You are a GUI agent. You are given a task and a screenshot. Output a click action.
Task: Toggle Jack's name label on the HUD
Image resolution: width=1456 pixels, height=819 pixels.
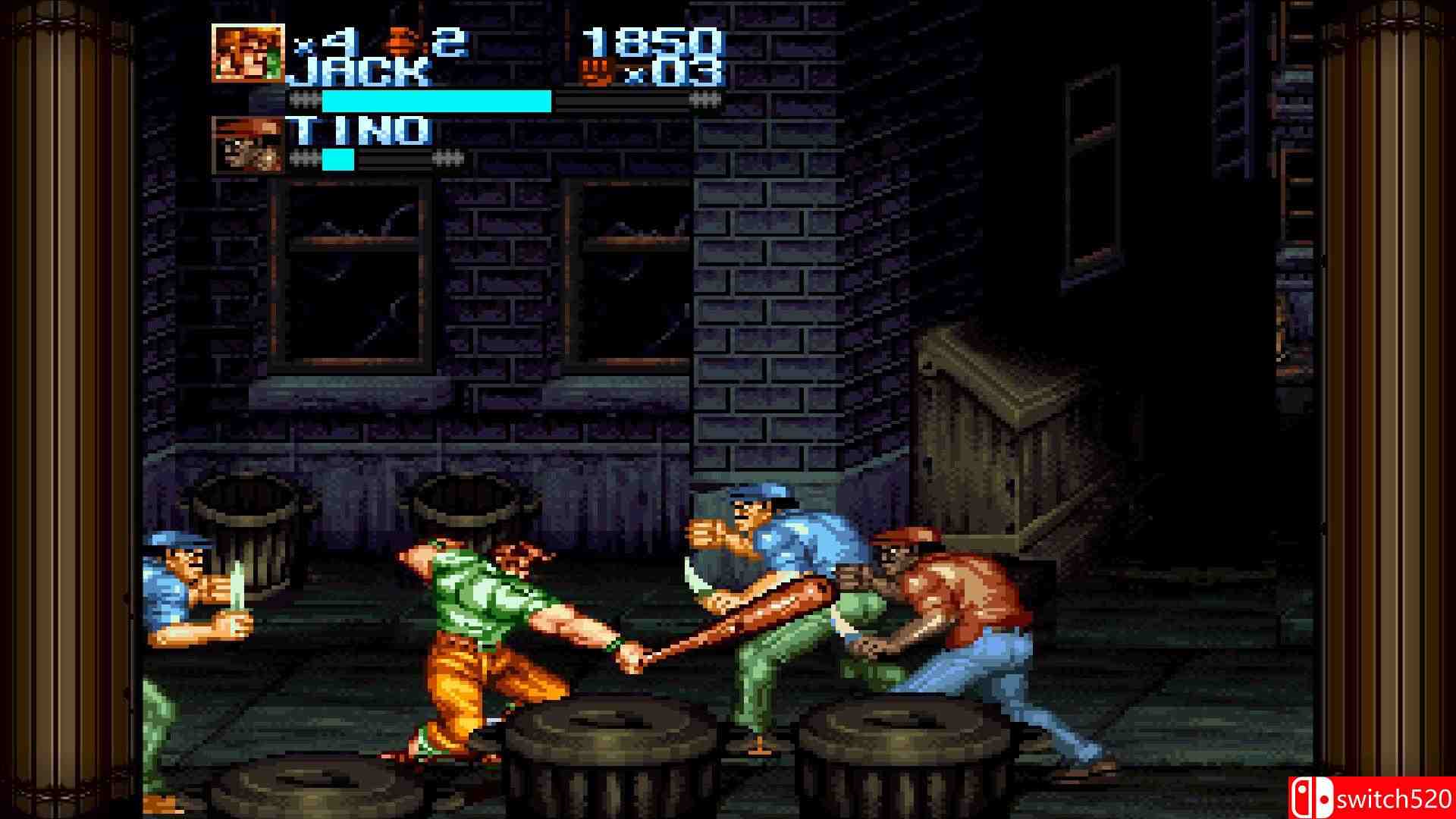pos(364,70)
